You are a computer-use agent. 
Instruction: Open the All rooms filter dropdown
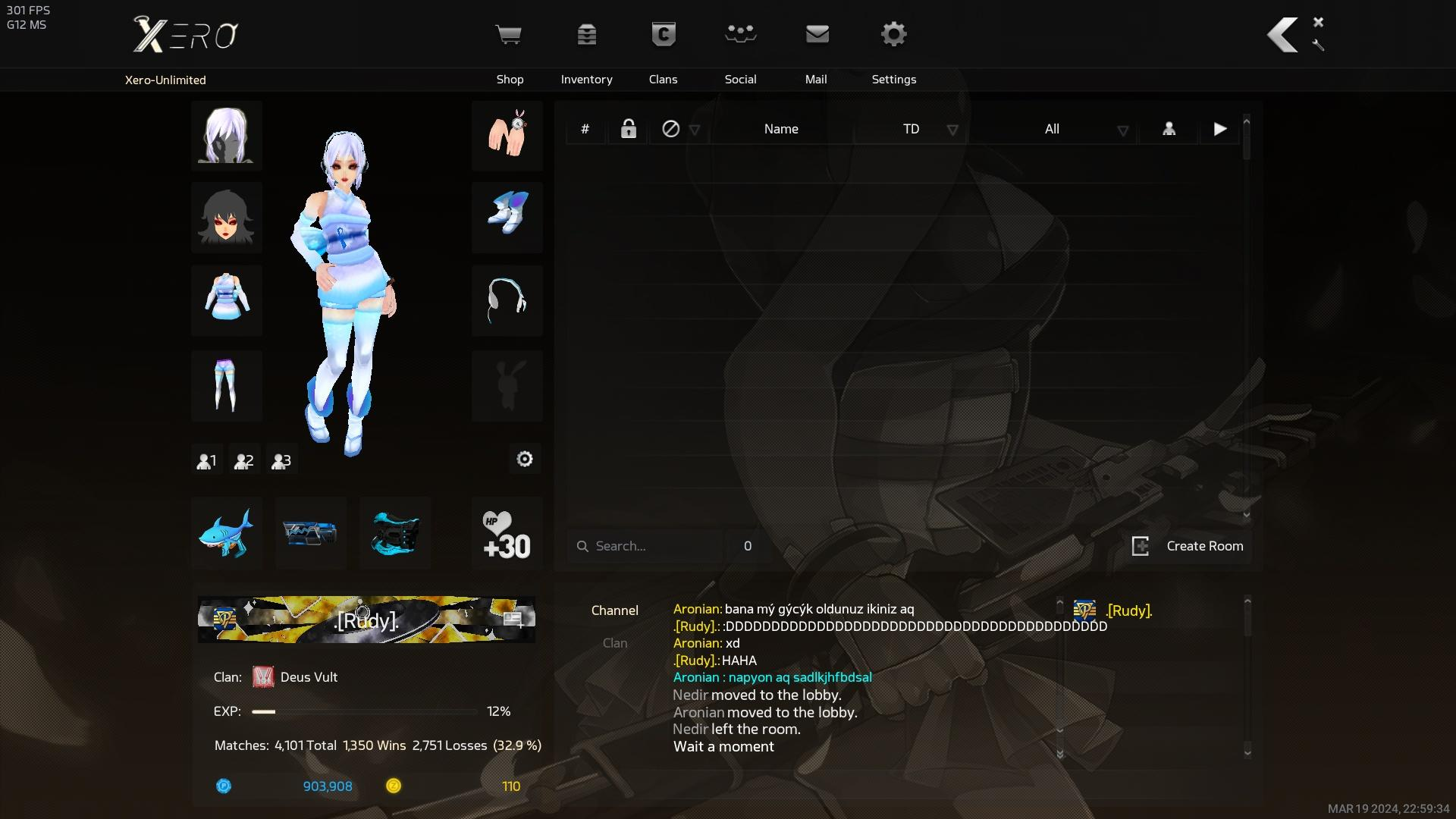click(1085, 130)
